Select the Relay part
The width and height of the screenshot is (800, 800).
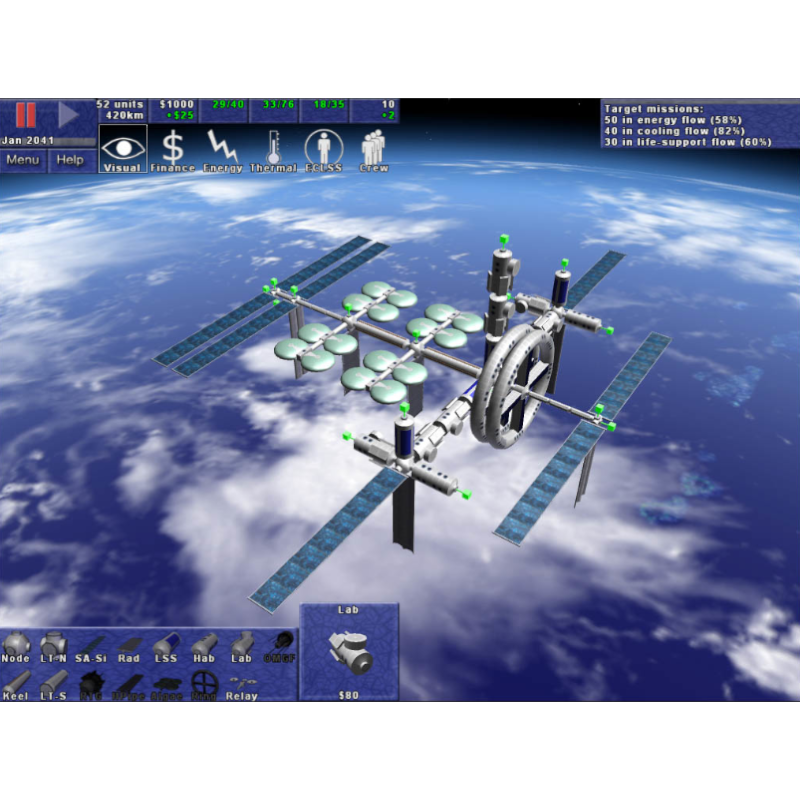pos(241,685)
